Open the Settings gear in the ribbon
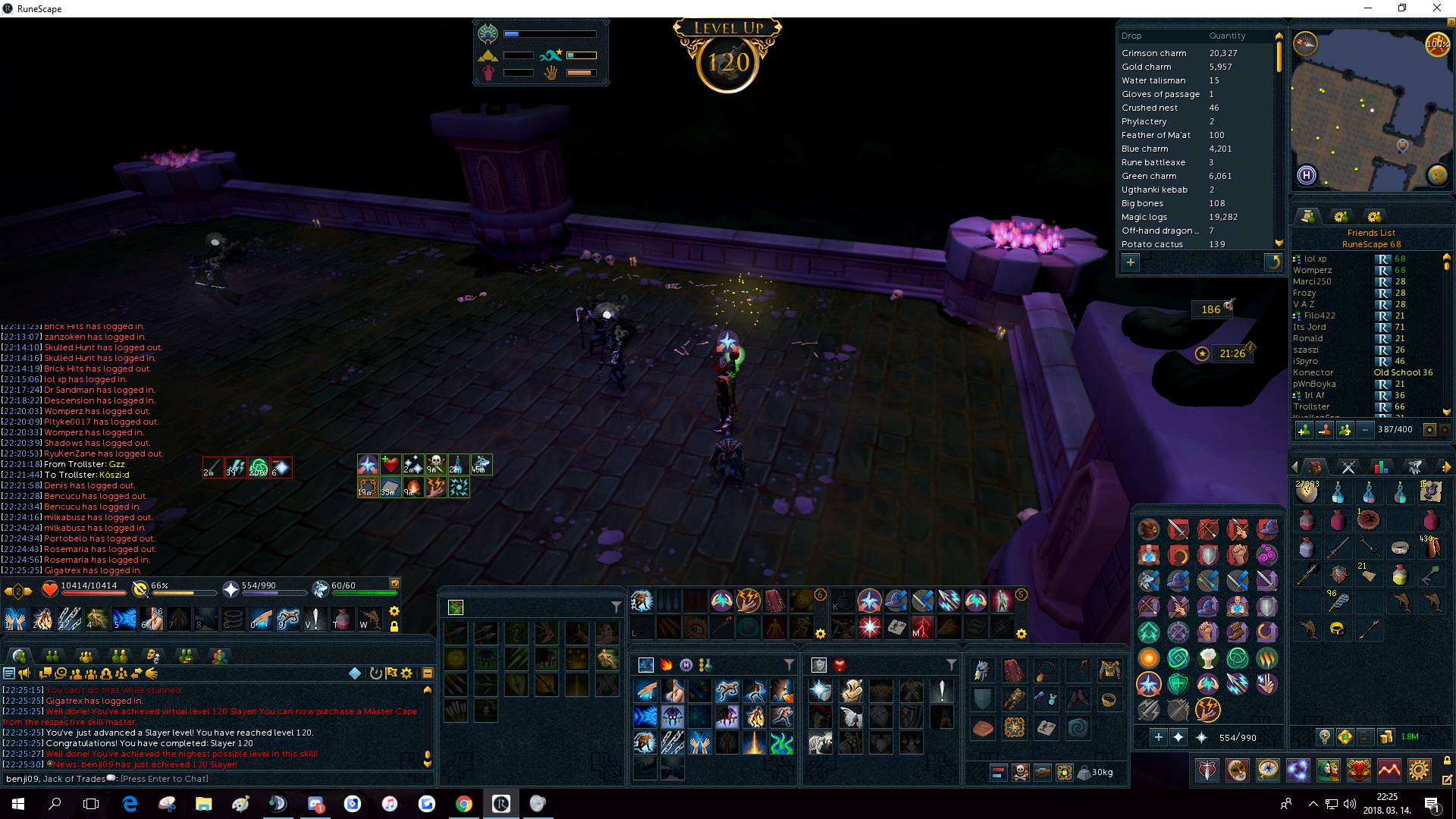The width and height of the screenshot is (1456, 819). click(x=1419, y=770)
